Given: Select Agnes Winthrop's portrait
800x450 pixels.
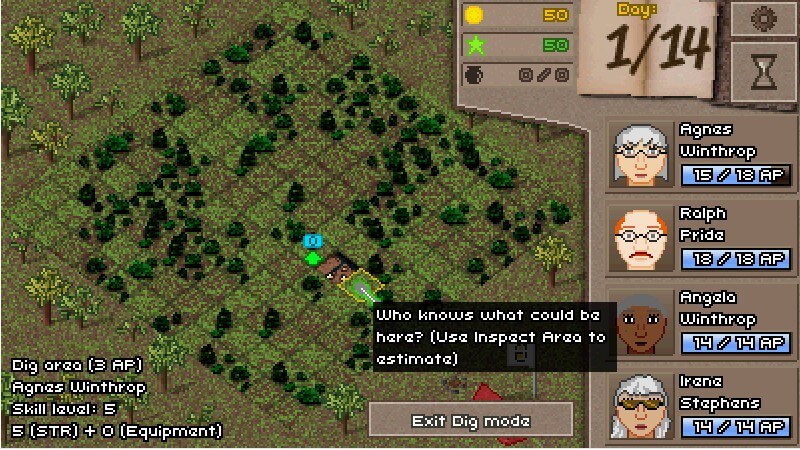Looking at the screenshot, I should pos(641,154).
